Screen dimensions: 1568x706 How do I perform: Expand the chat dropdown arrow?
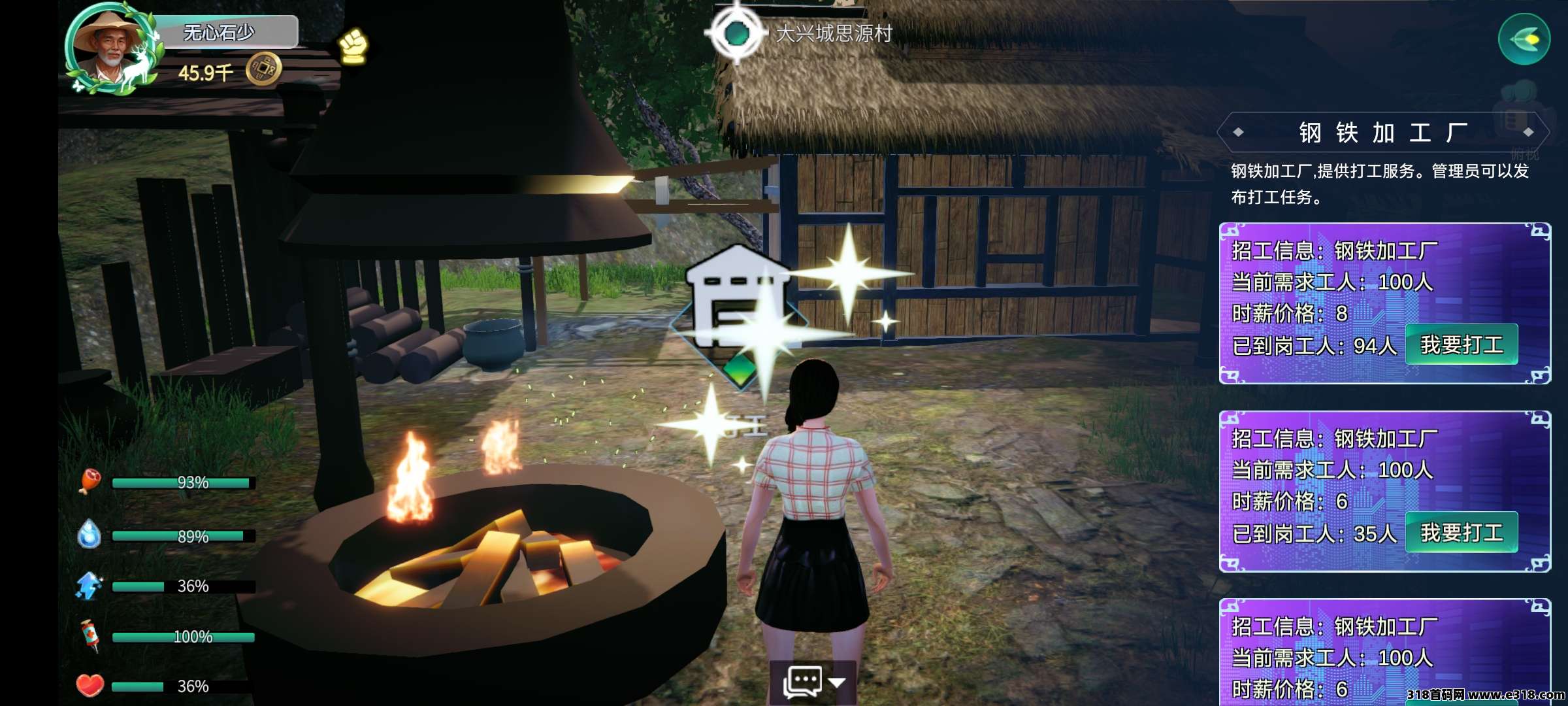coord(837,682)
